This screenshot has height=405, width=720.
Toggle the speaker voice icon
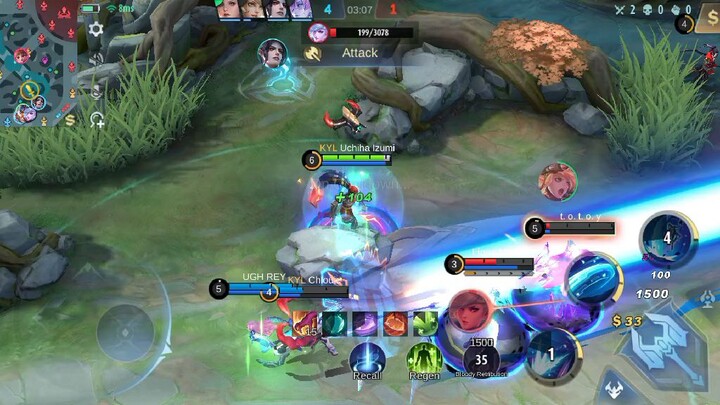click(97, 59)
